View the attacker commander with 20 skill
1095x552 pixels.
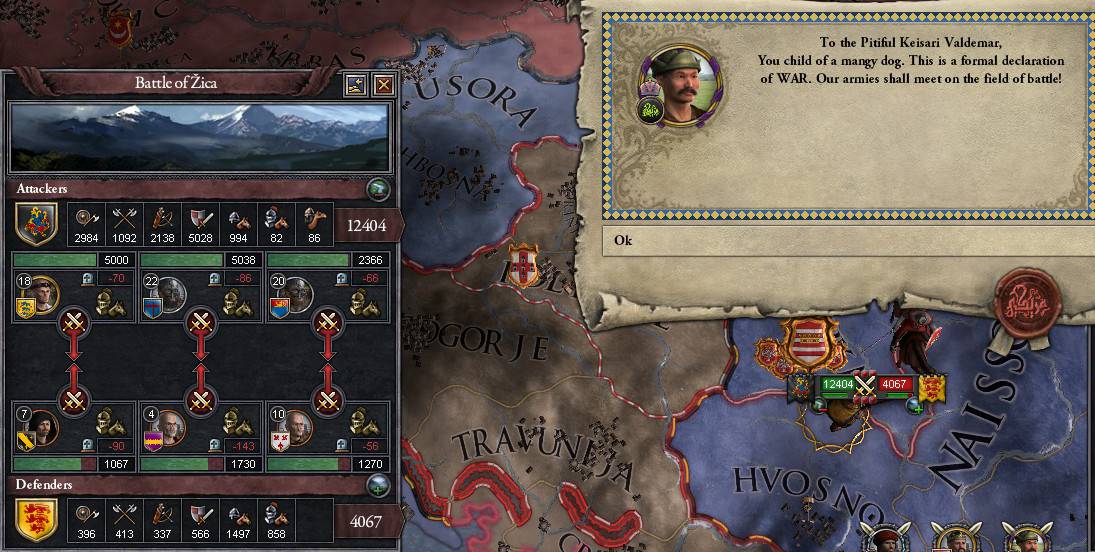coord(297,294)
